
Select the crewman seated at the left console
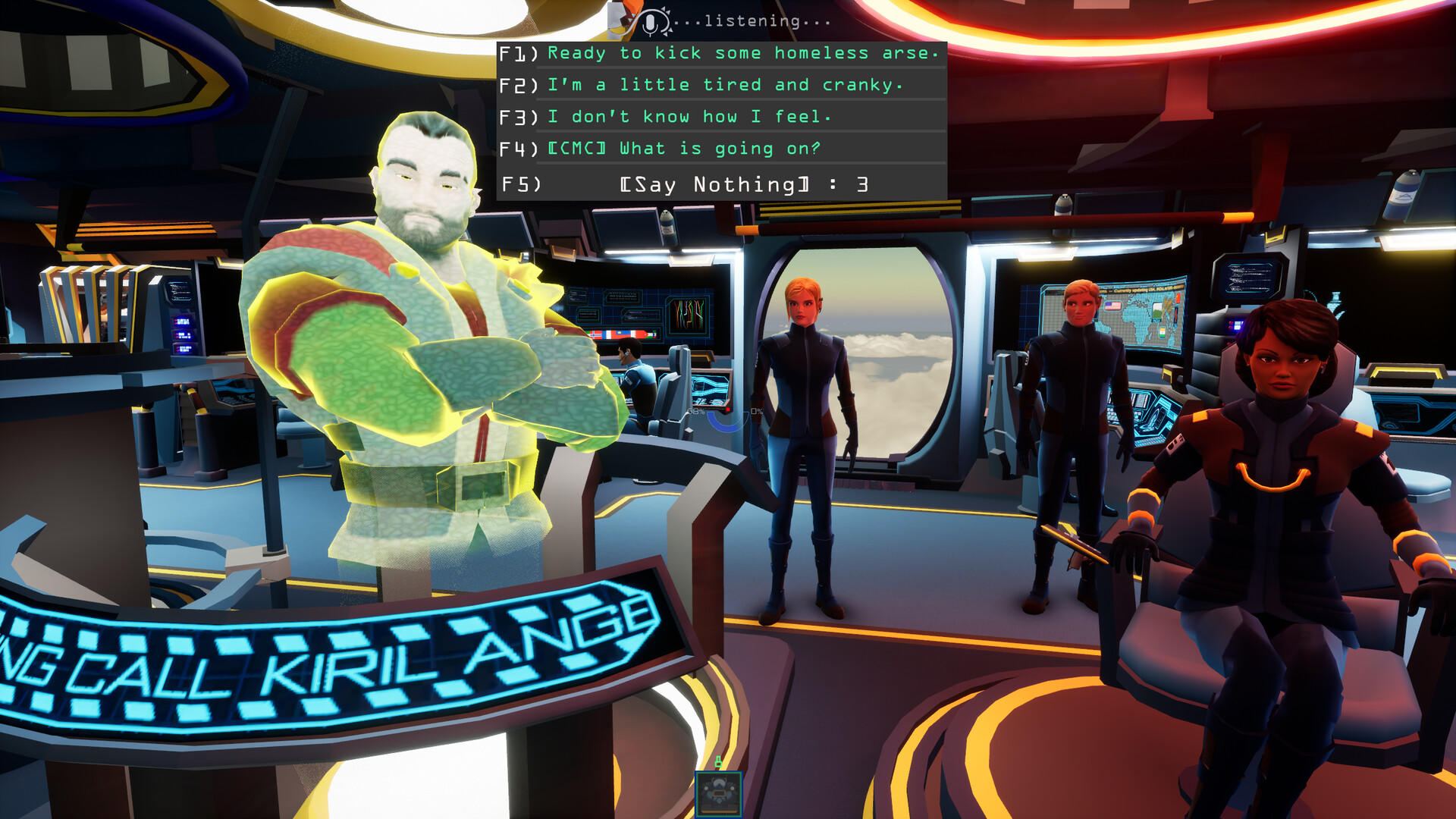click(x=635, y=379)
